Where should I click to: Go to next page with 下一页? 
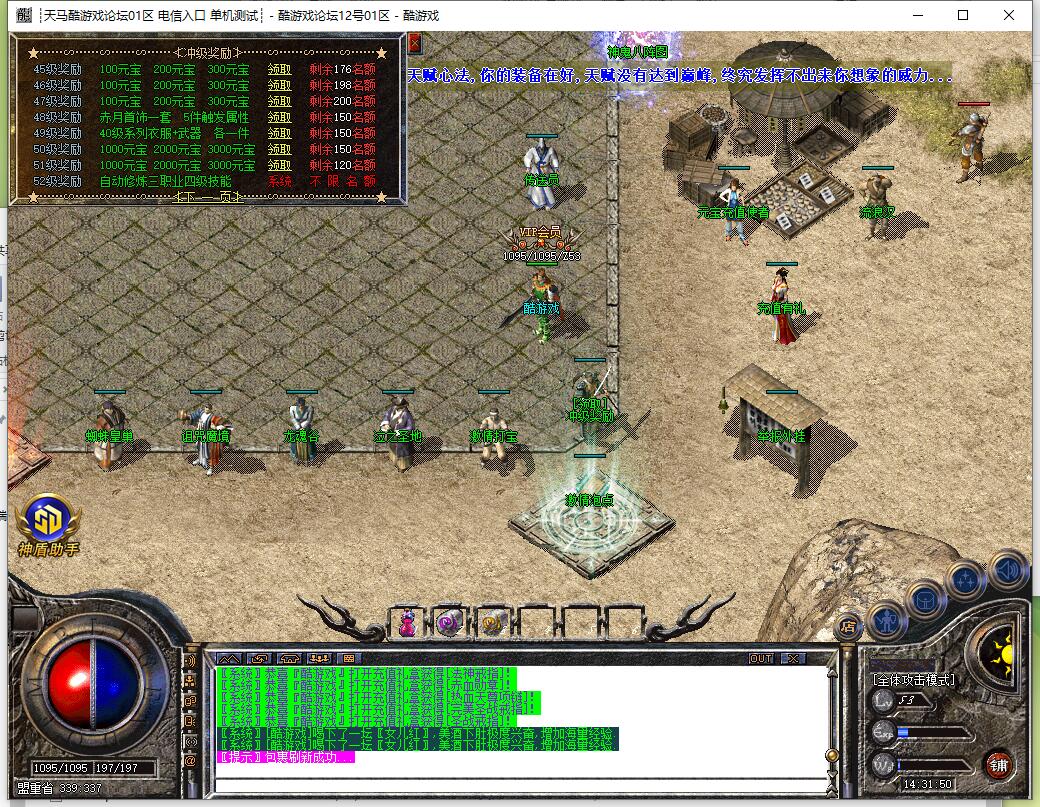point(208,197)
